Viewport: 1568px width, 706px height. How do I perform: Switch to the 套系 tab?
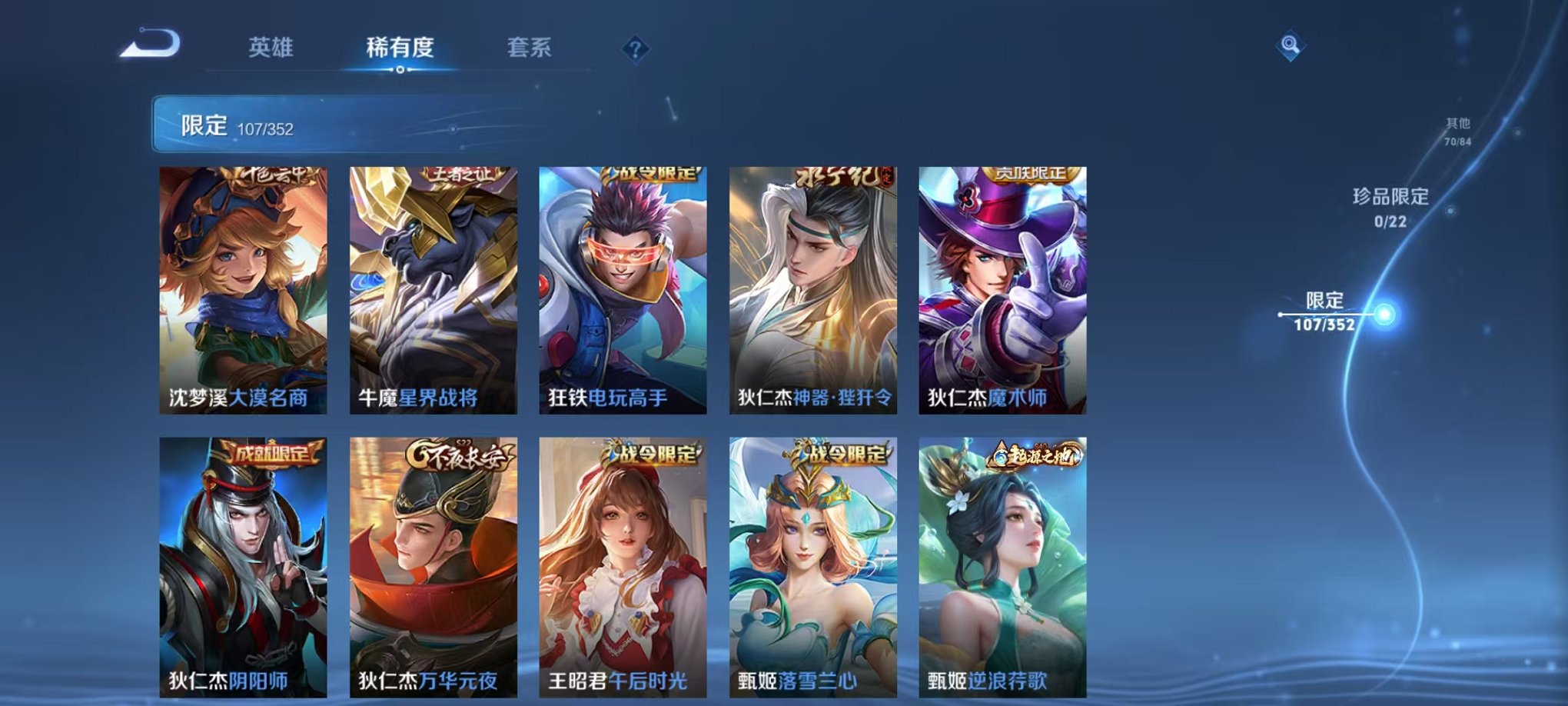[528, 46]
